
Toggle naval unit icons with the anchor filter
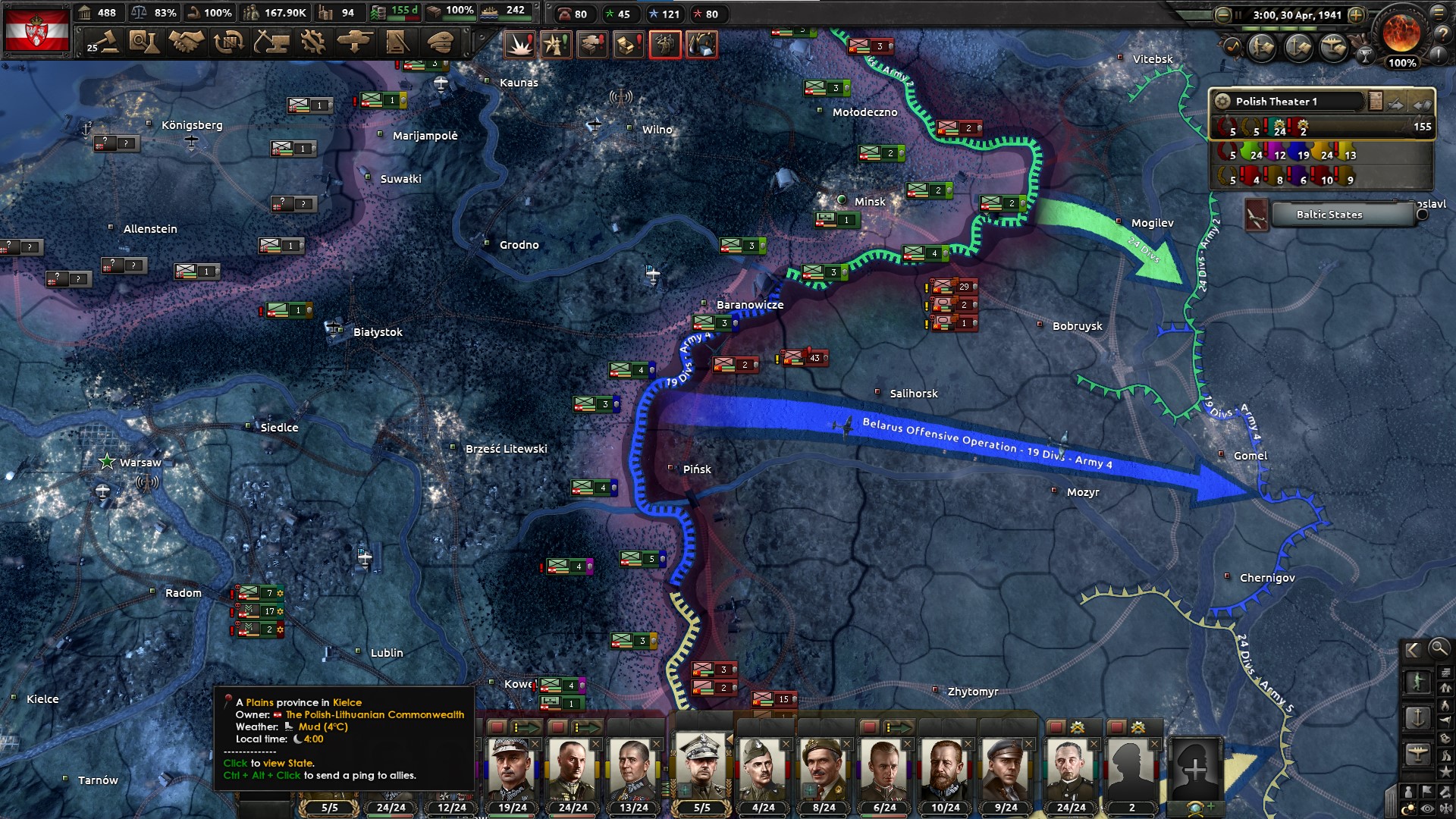click(1418, 717)
